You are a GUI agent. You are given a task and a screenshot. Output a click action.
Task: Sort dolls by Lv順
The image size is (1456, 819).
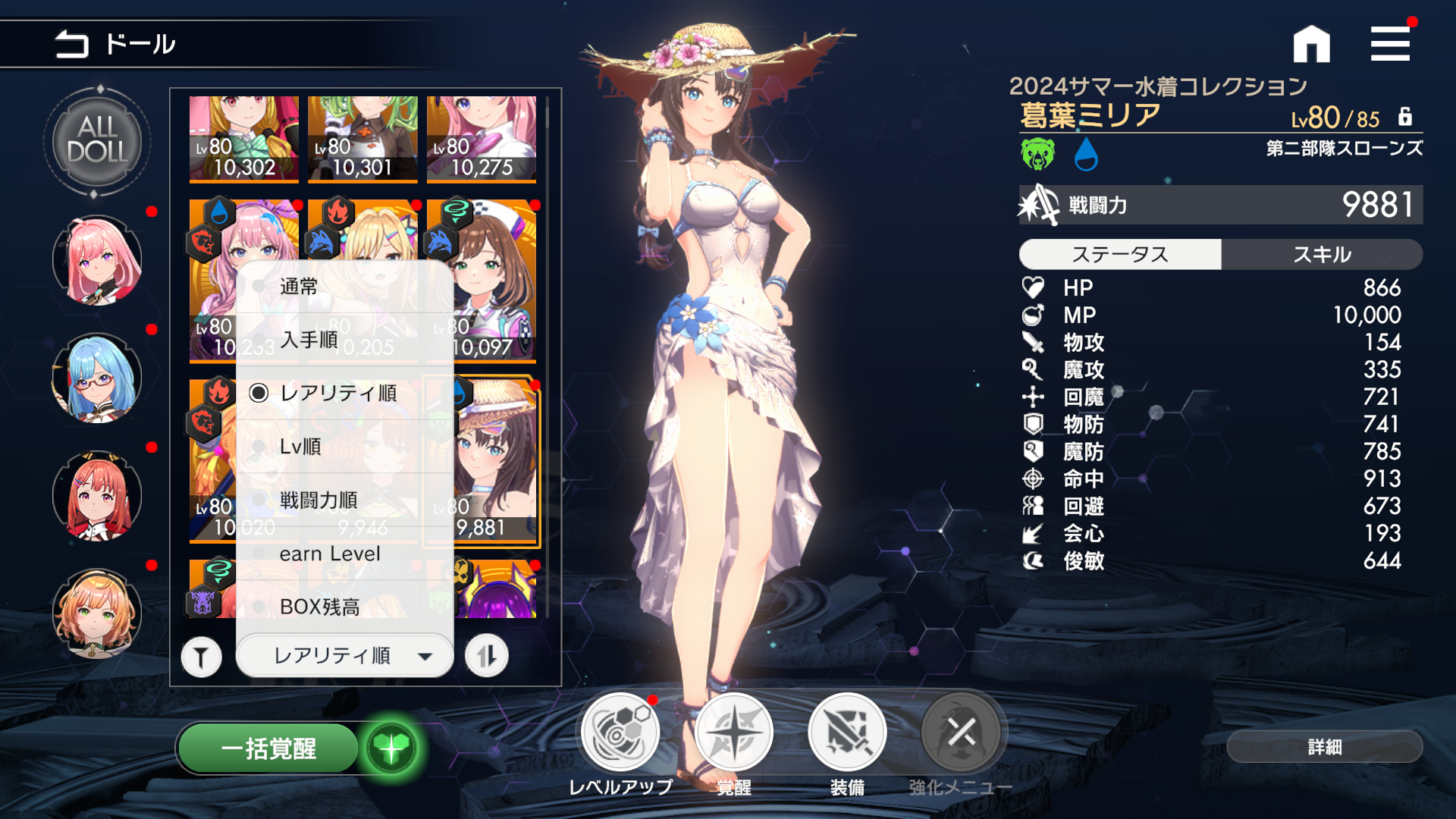click(x=300, y=447)
